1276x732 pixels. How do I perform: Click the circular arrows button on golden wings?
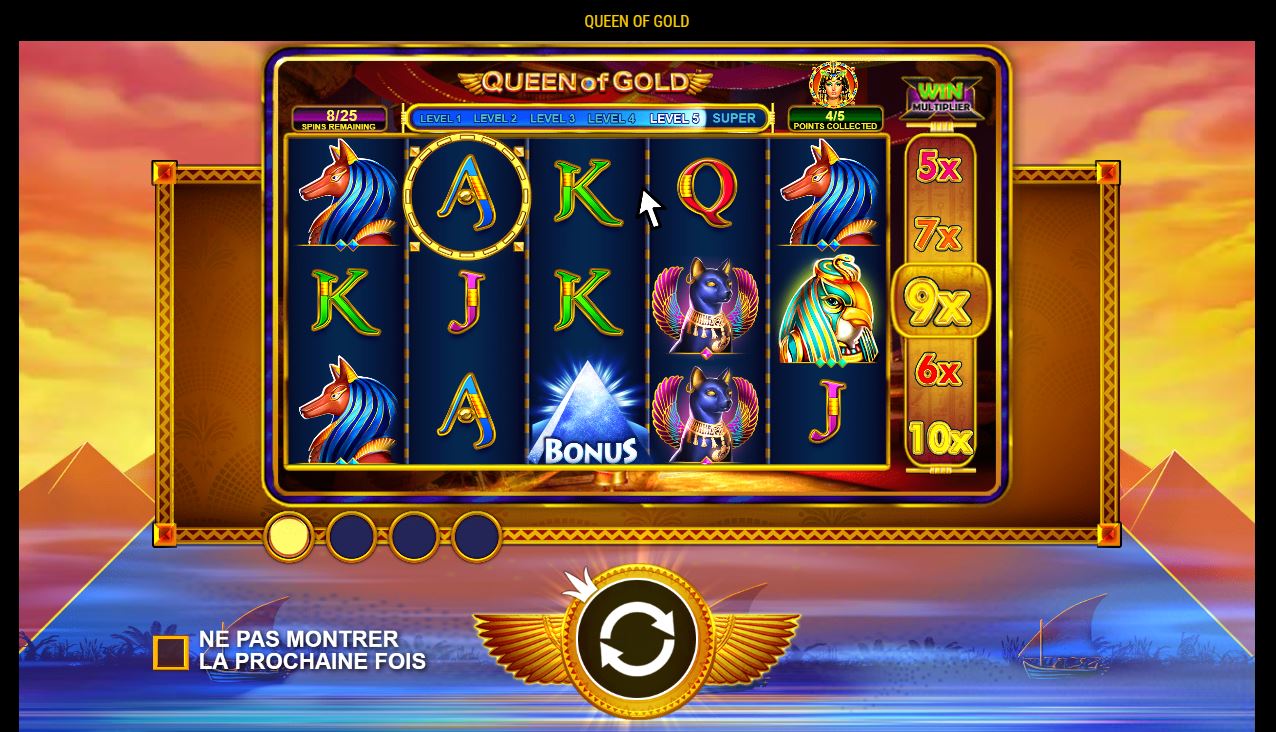636,639
